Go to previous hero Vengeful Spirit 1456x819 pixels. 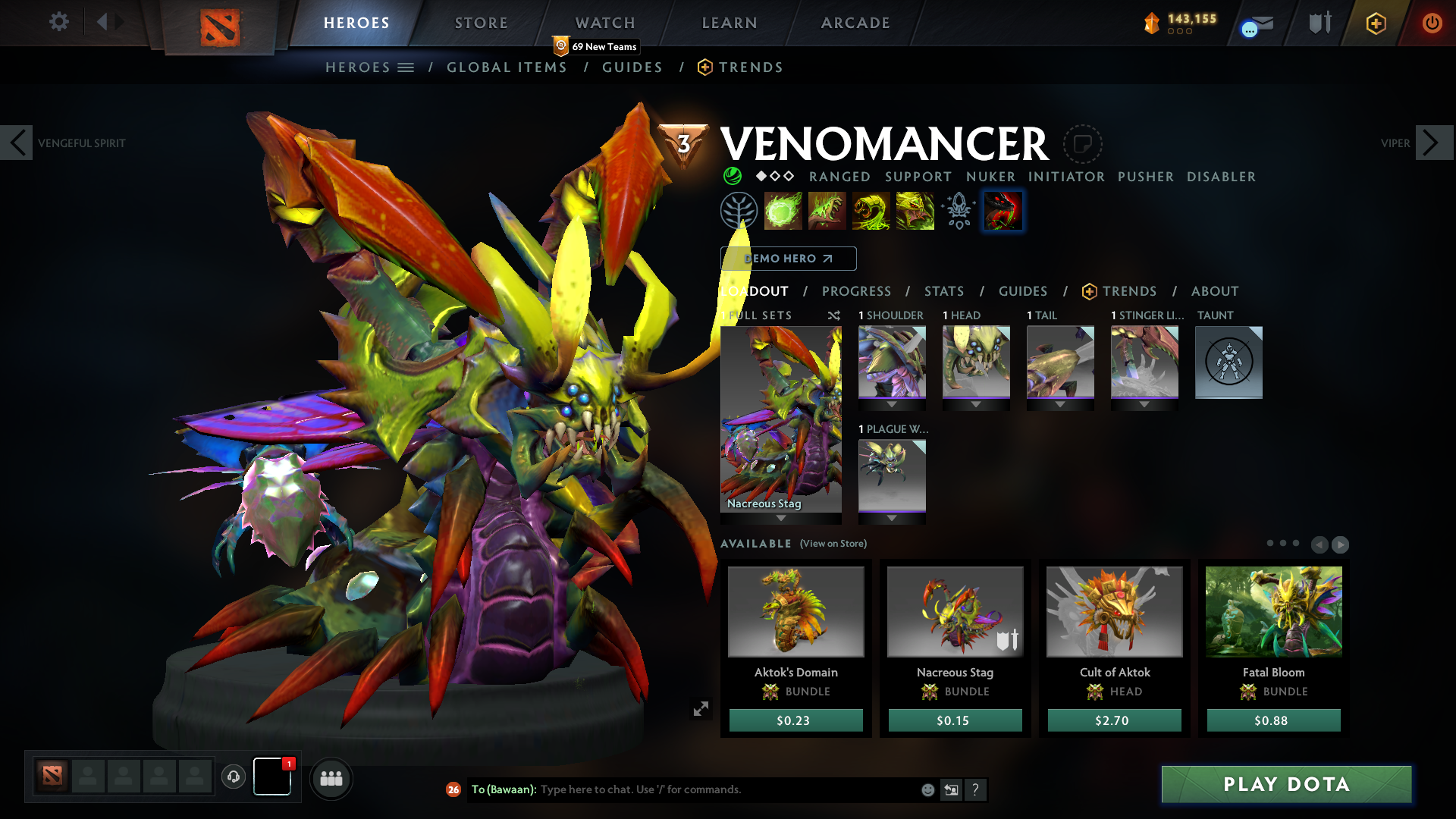pos(17,143)
